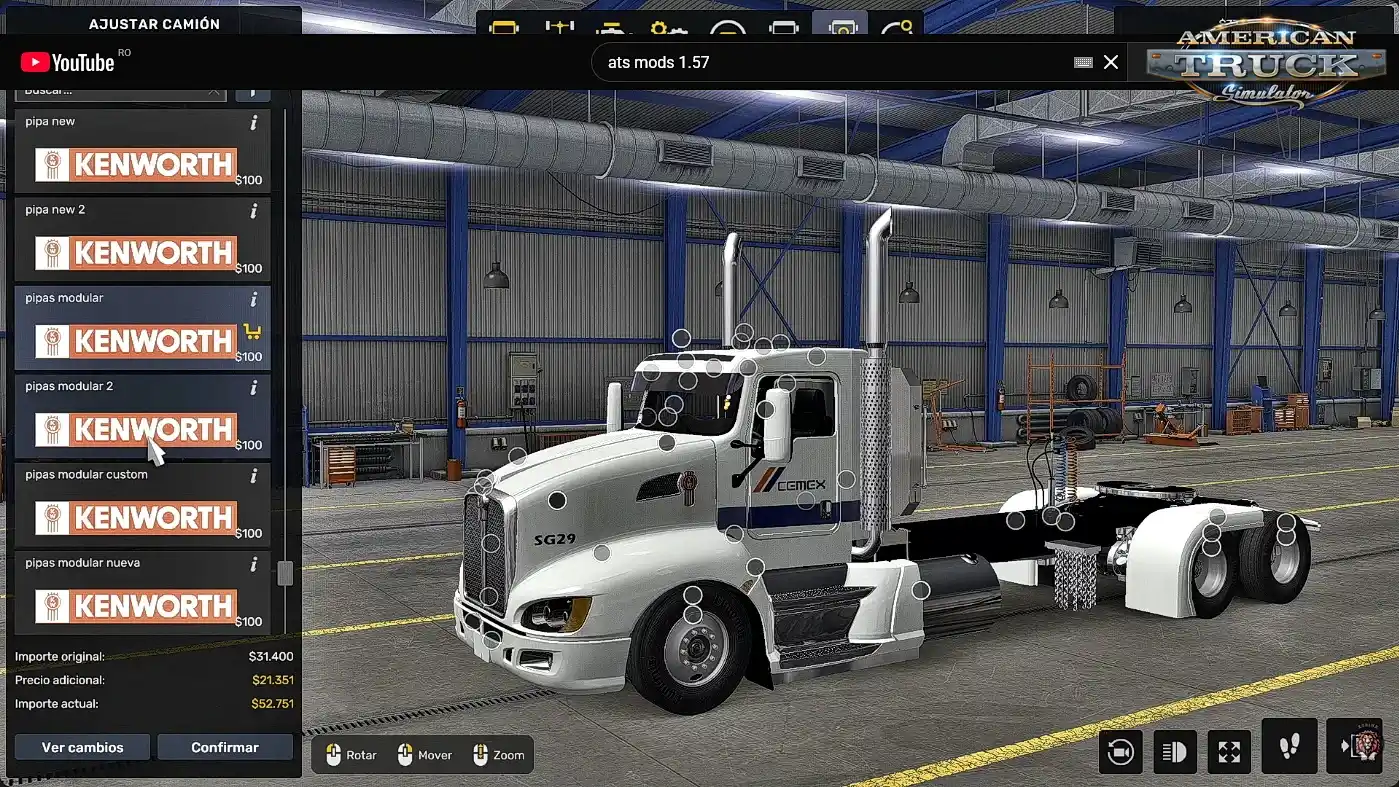
Task: Confirm the truck changes with Confirmar
Action: pyautogui.click(x=225, y=747)
